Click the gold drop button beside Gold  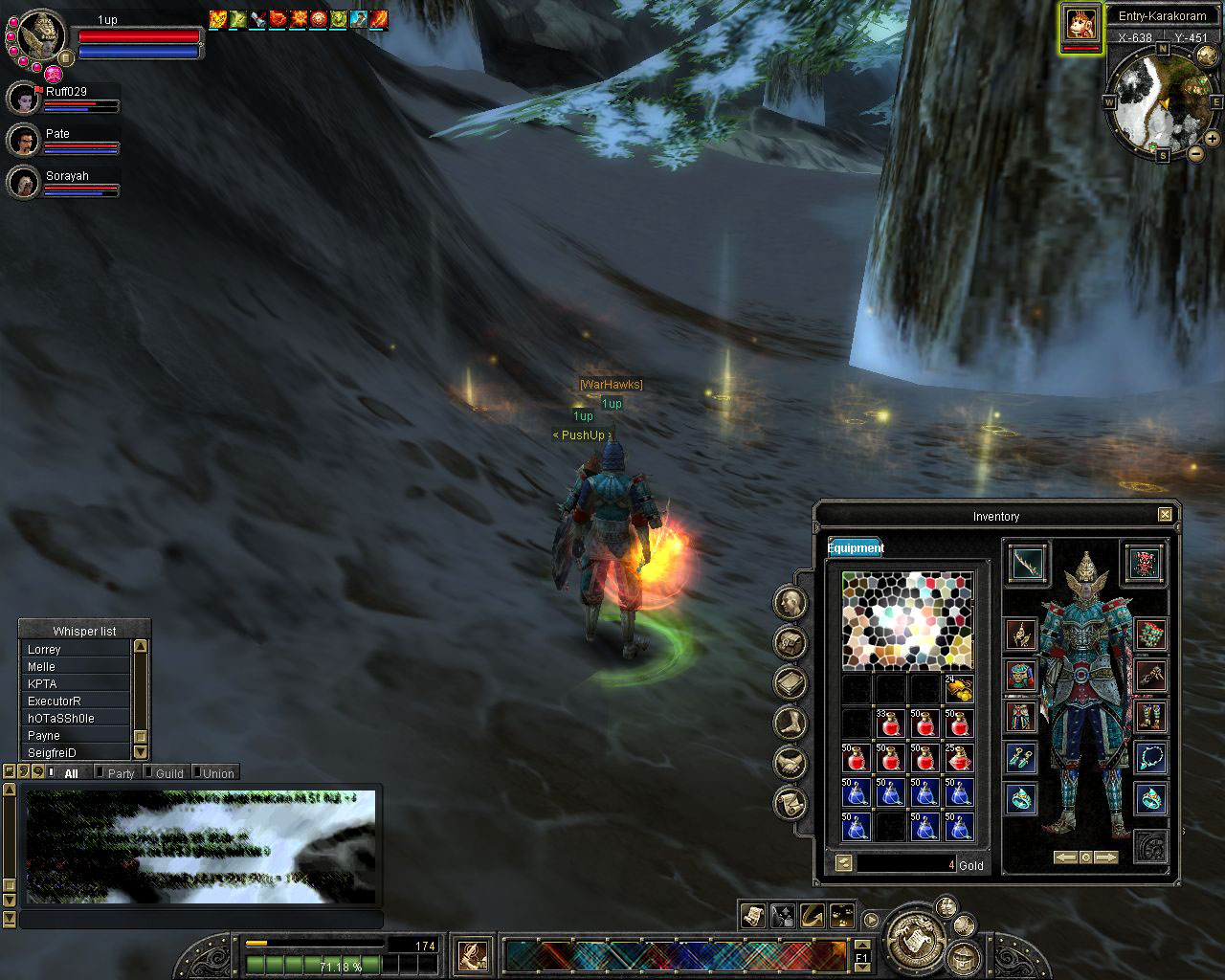pos(843,863)
